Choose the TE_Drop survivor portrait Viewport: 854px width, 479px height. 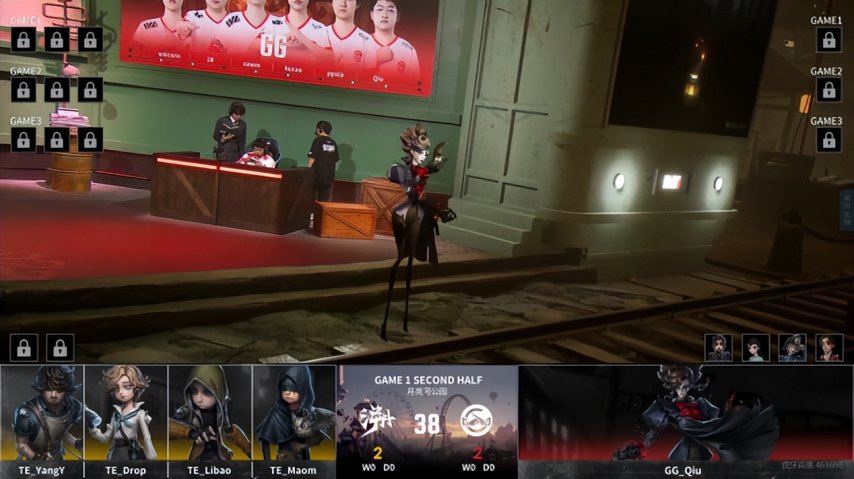tap(126, 420)
